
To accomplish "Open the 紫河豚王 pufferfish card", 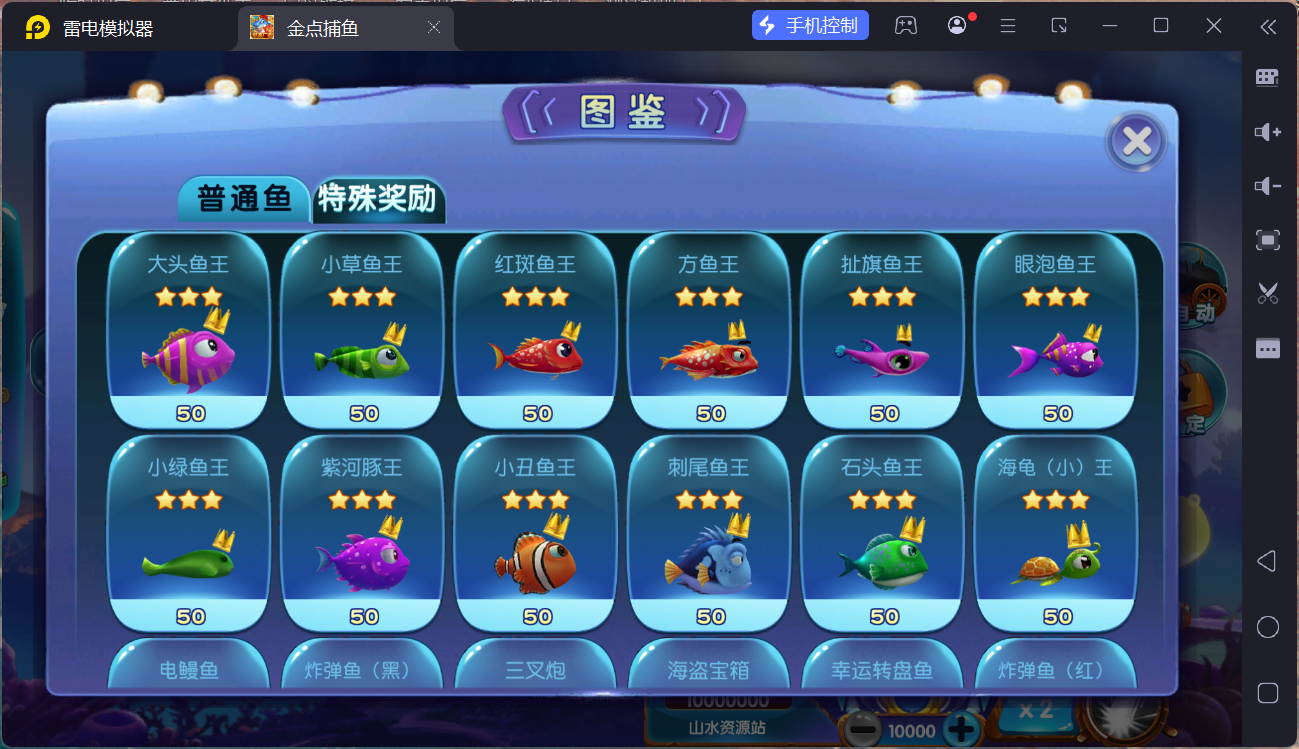I will pos(362,533).
